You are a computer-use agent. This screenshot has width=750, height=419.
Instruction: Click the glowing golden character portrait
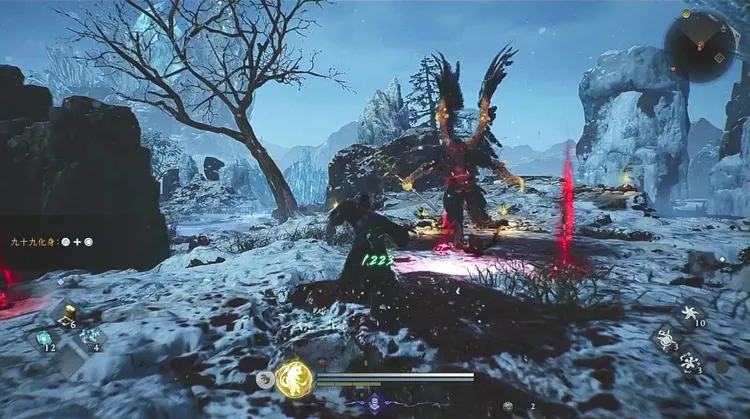(x=295, y=378)
